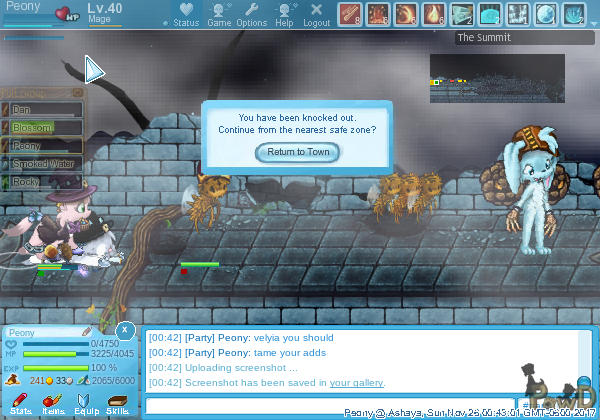Open the Equip panel
The image size is (600, 420).
click(x=84, y=404)
